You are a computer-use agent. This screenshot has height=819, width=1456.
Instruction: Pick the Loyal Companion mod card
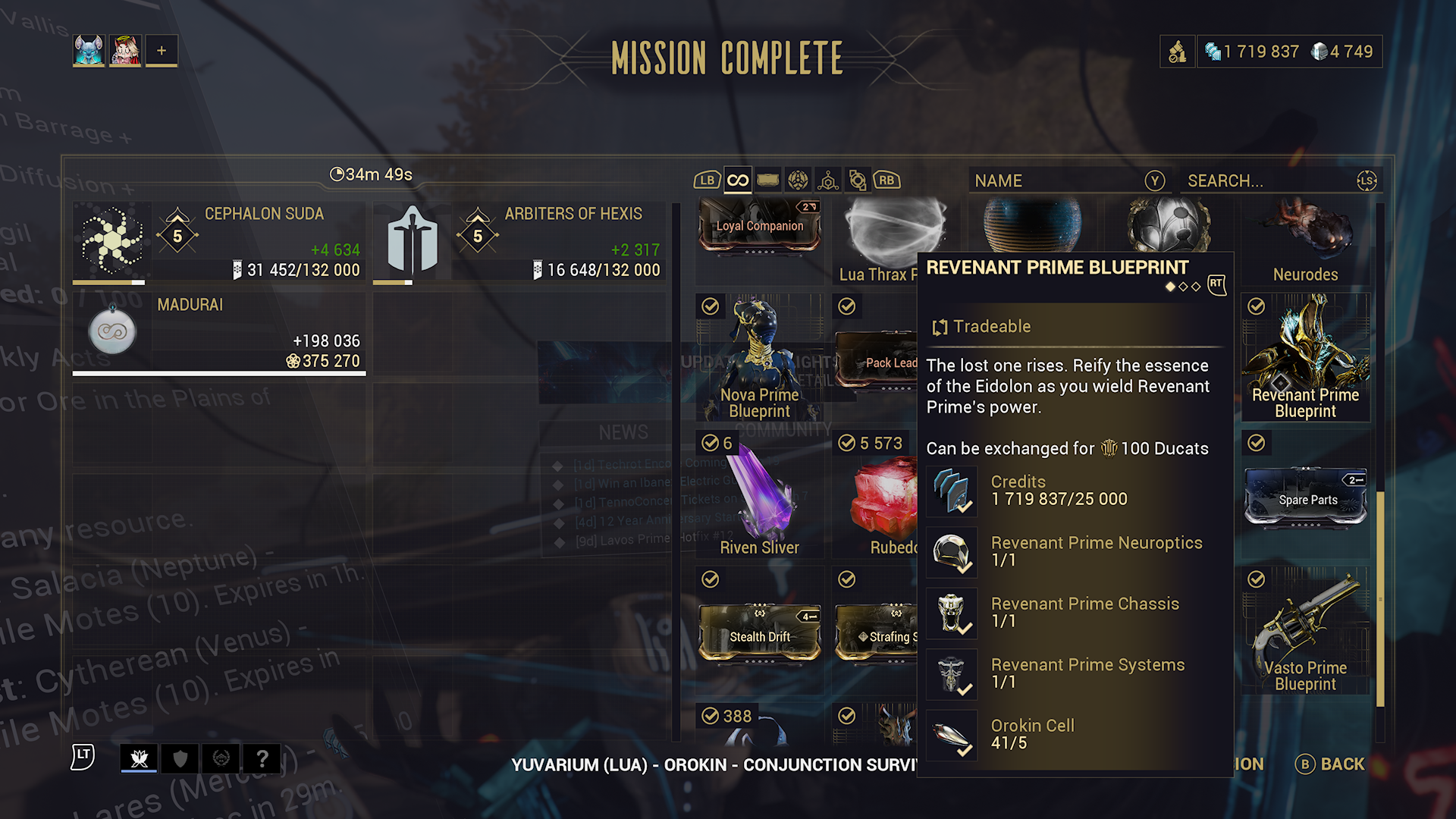(759, 225)
